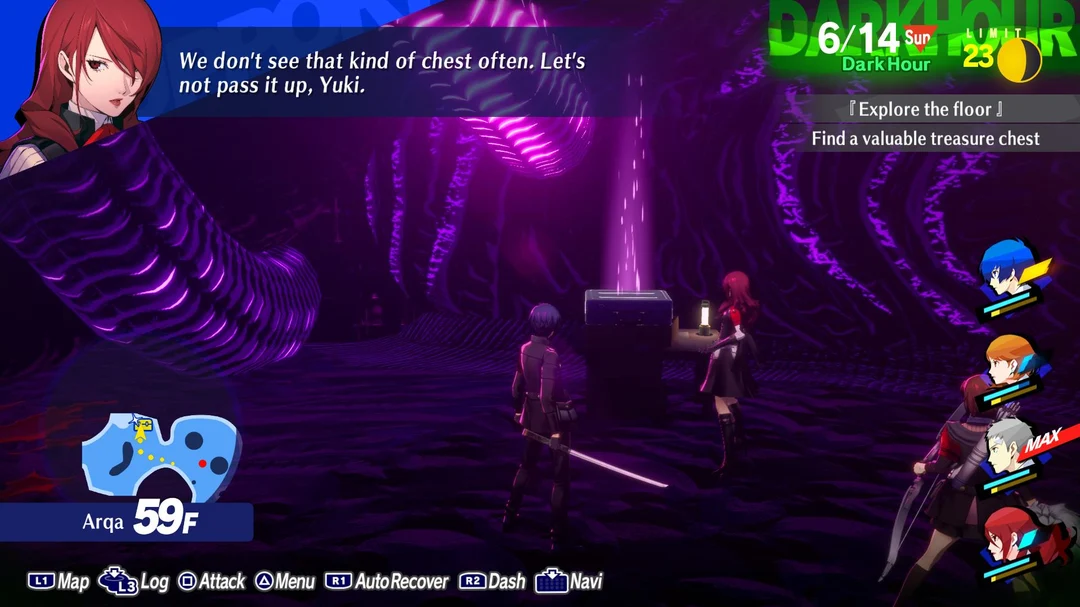This screenshot has height=607, width=1080.
Task: Open the Arqa floor minimap
Action: [160, 454]
